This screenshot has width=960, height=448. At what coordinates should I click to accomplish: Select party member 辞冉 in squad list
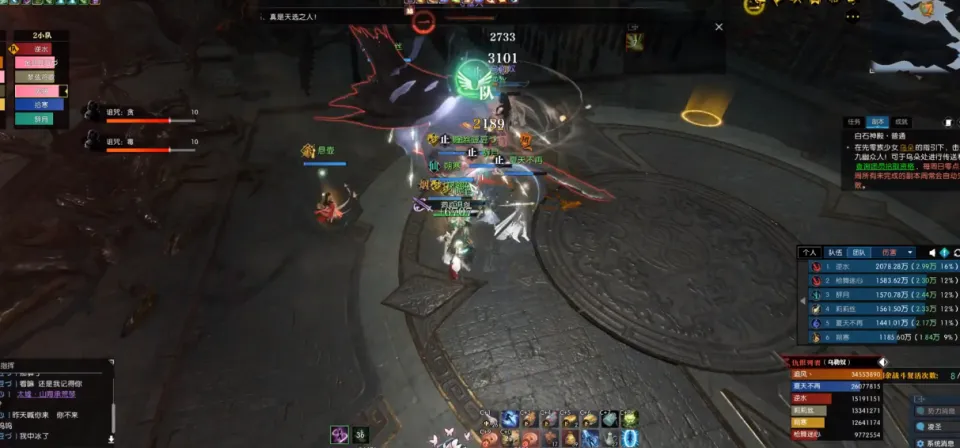click(40, 118)
